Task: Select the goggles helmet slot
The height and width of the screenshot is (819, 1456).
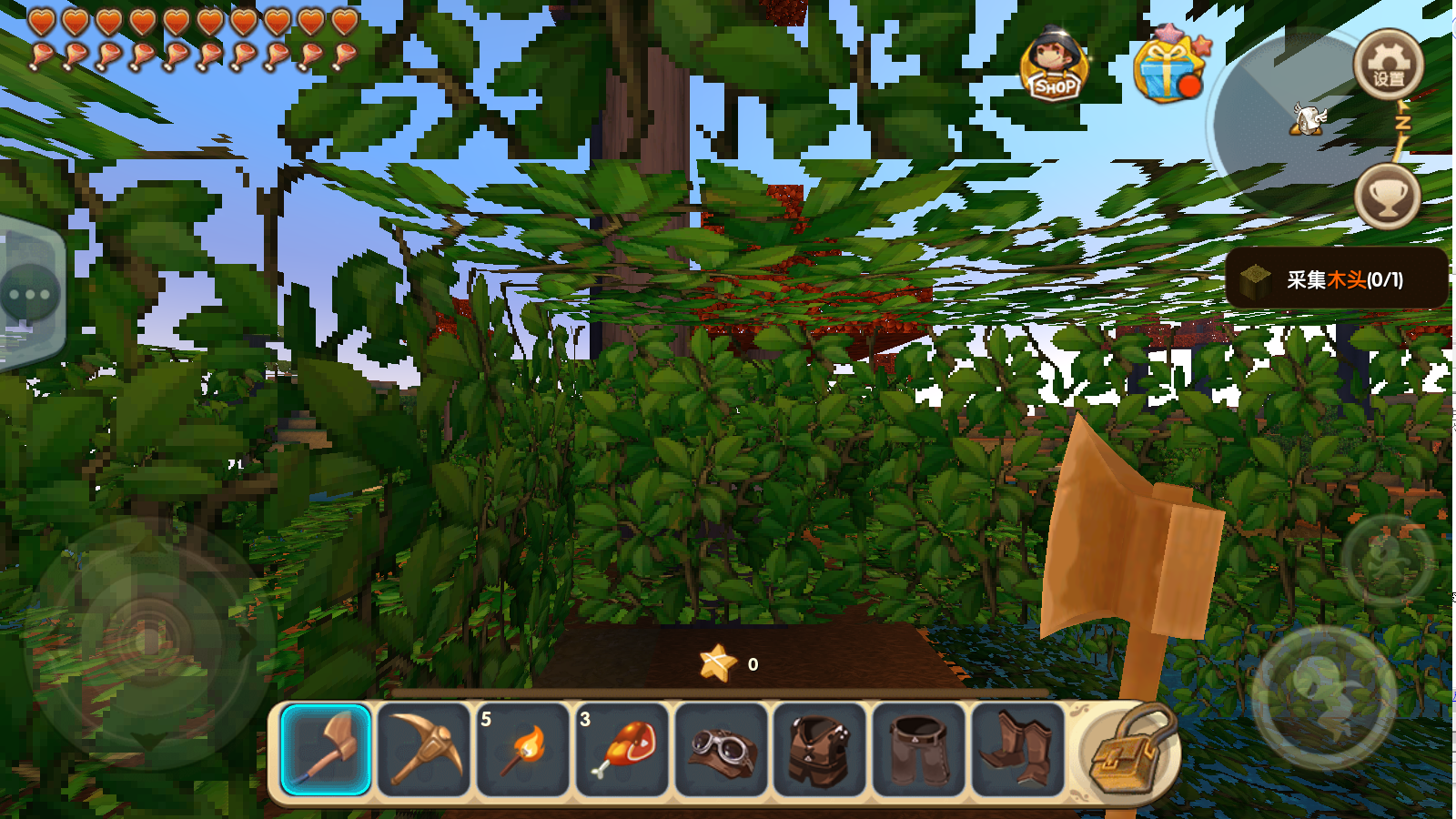Action: [x=722, y=750]
